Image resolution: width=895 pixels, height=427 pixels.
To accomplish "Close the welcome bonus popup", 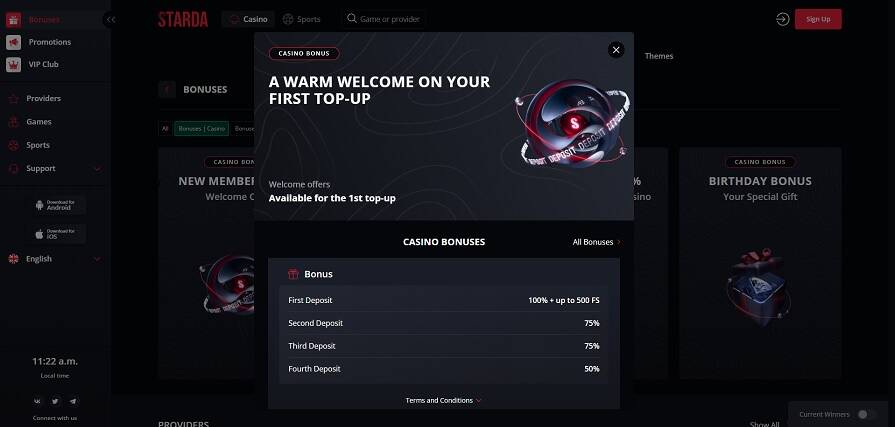I will click(x=616, y=49).
